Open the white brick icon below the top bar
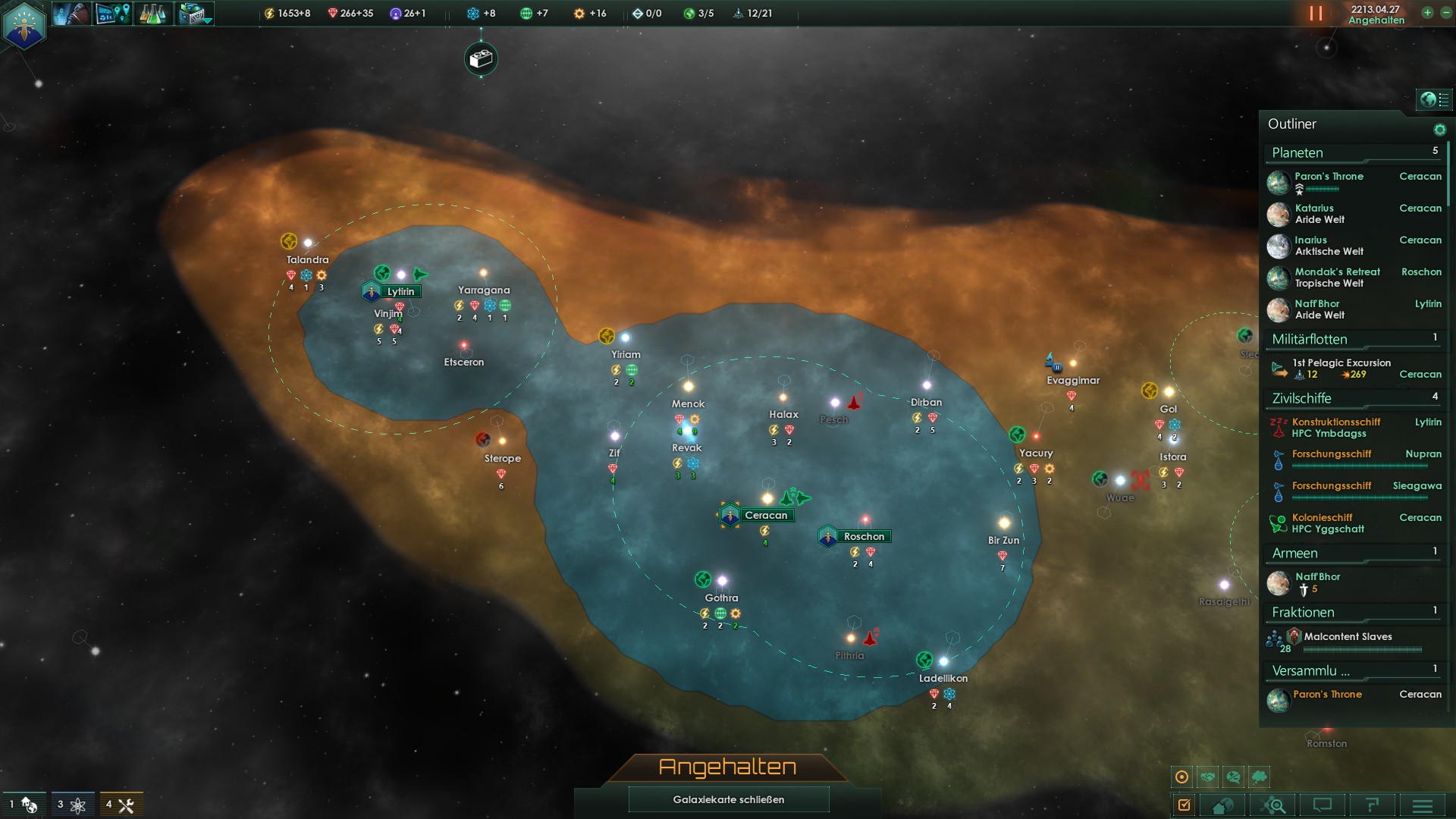 481,59
